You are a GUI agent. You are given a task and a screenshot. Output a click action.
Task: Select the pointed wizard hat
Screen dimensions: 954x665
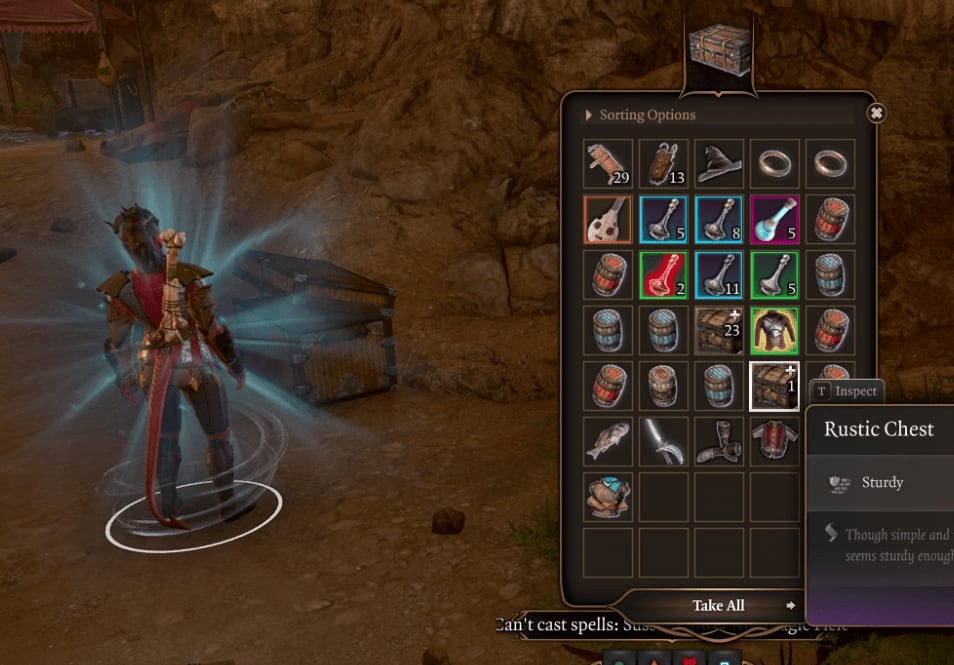pos(719,164)
